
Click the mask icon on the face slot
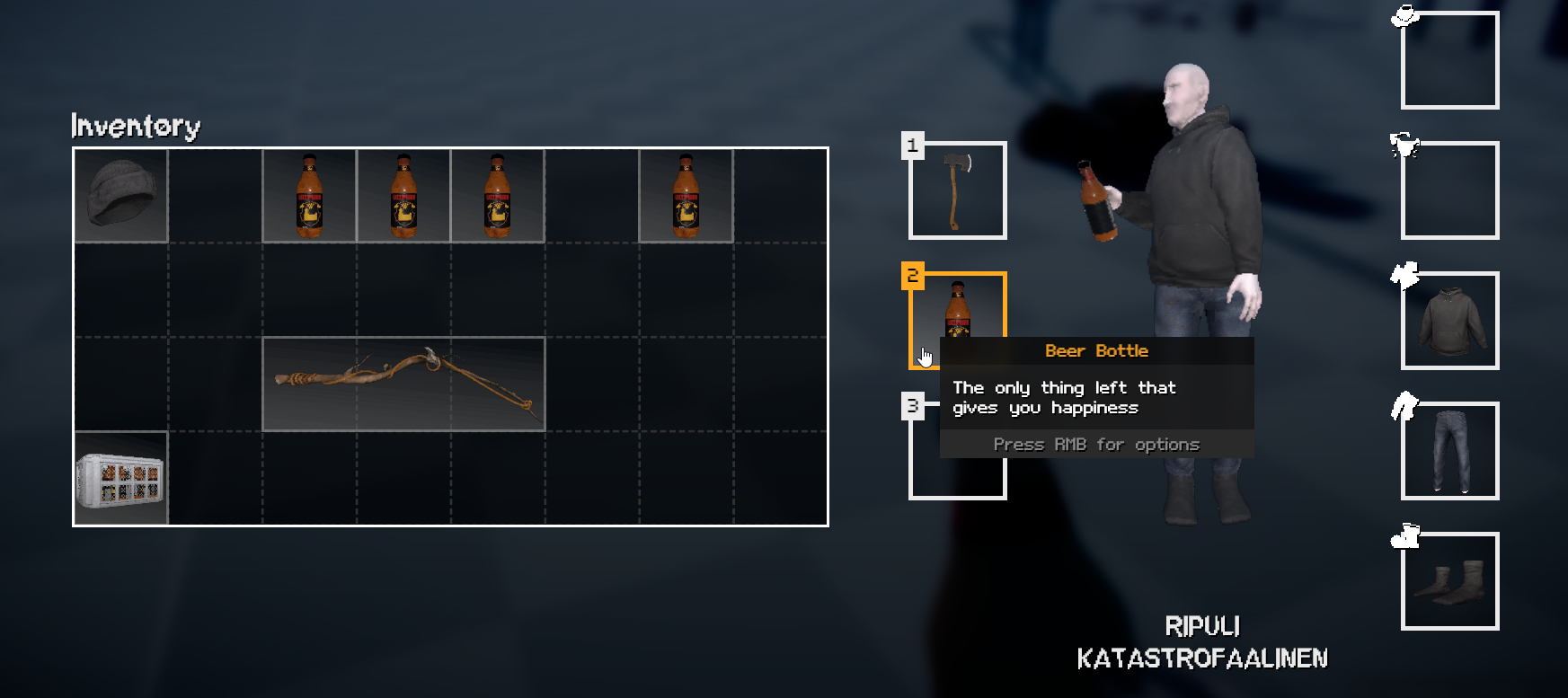click(x=1404, y=146)
